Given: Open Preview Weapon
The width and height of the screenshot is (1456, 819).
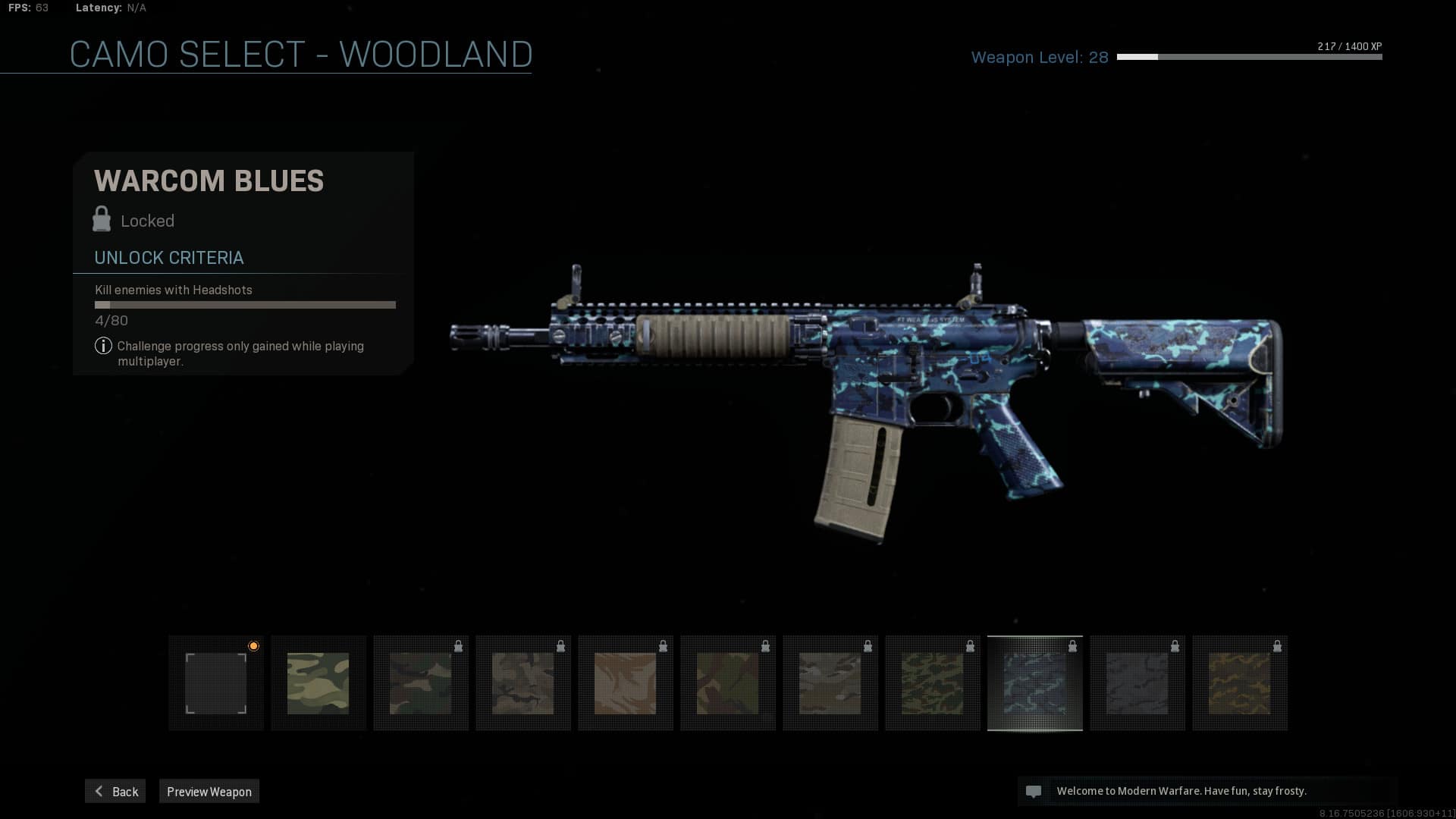Looking at the screenshot, I should (x=209, y=791).
